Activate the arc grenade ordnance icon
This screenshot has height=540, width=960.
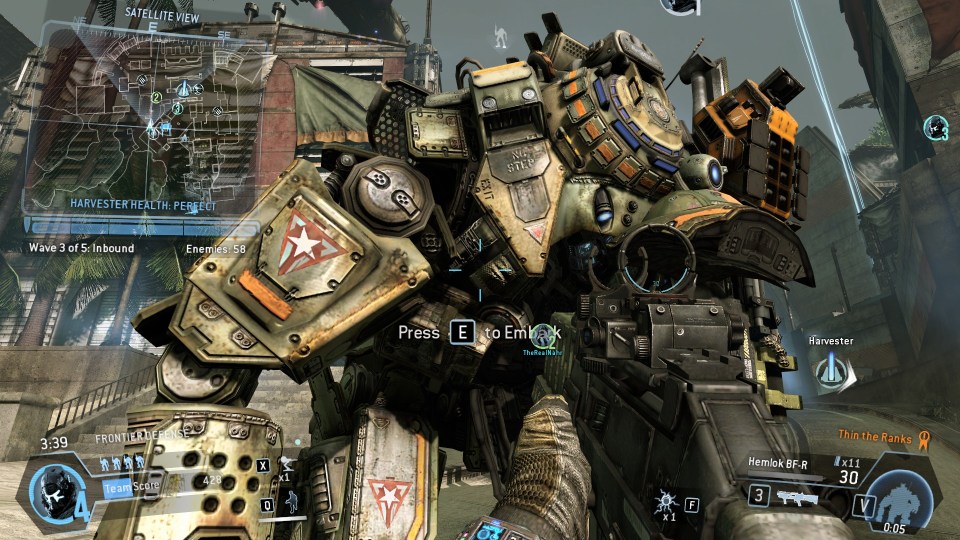click(x=664, y=499)
